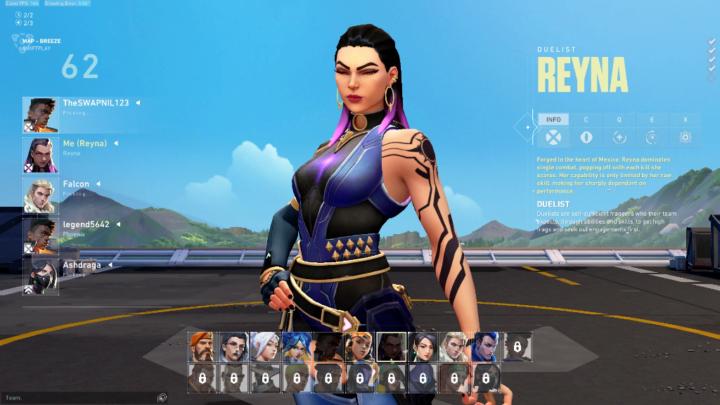Viewport: 720px width, 405px height.
Task: Pick the Yoru agent portrait
Action: pyautogui.click(x=486, y=346)
